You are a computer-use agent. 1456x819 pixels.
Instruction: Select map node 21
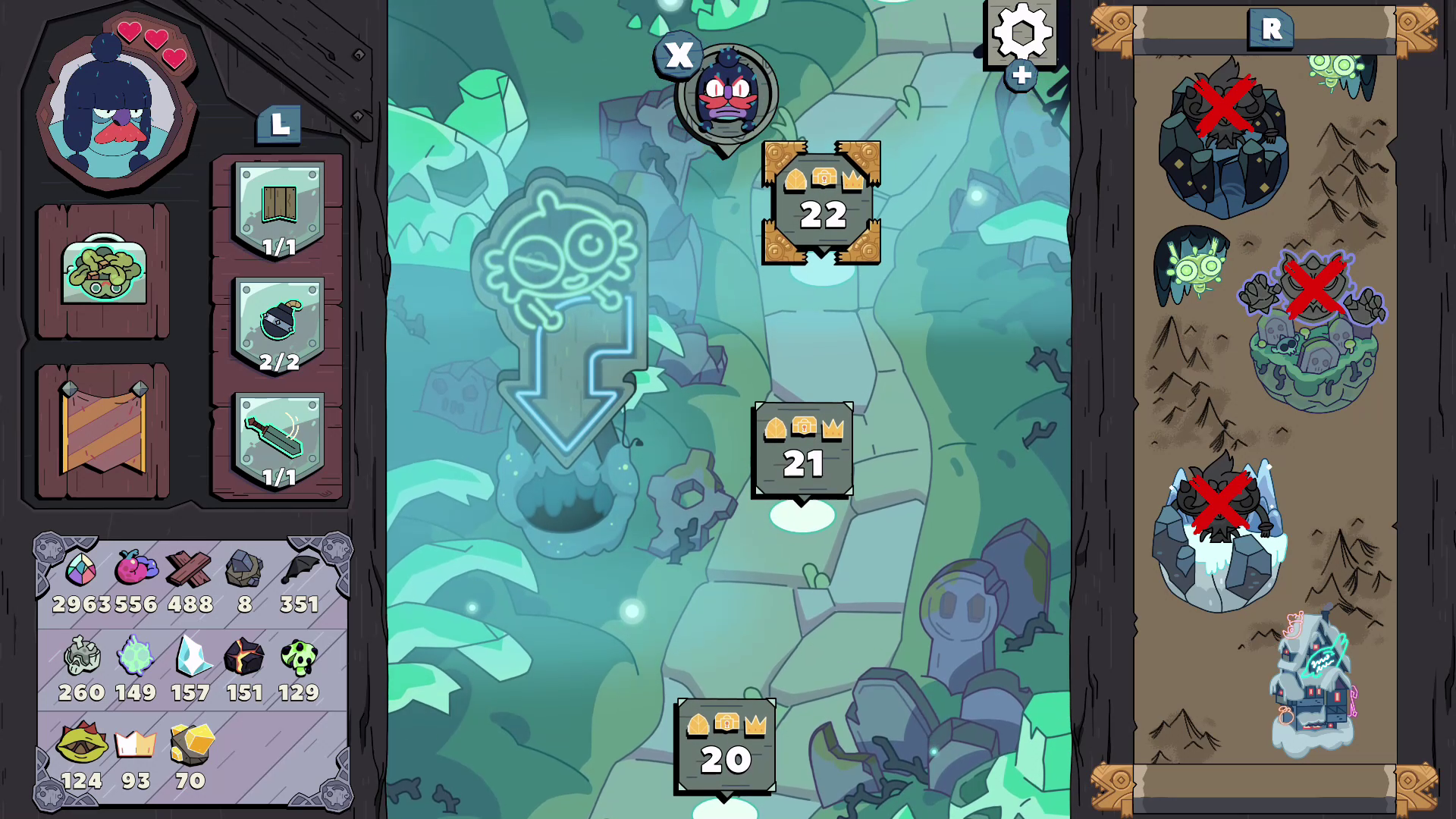[x=804, y=449]
